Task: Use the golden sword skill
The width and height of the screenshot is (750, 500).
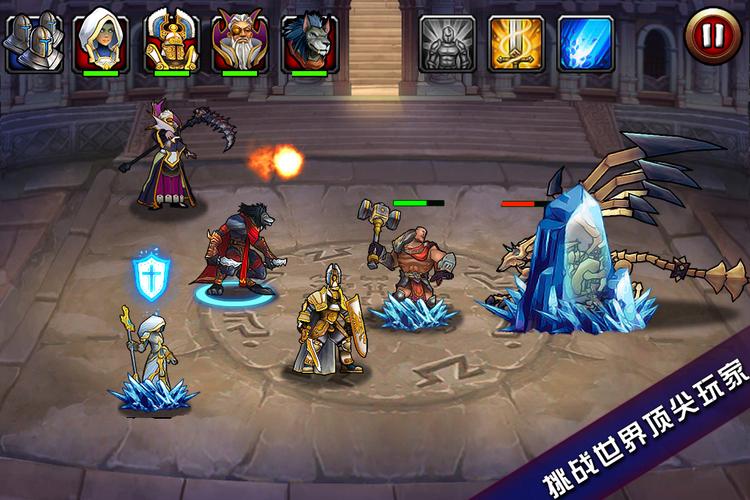Action: click(516, 42)
